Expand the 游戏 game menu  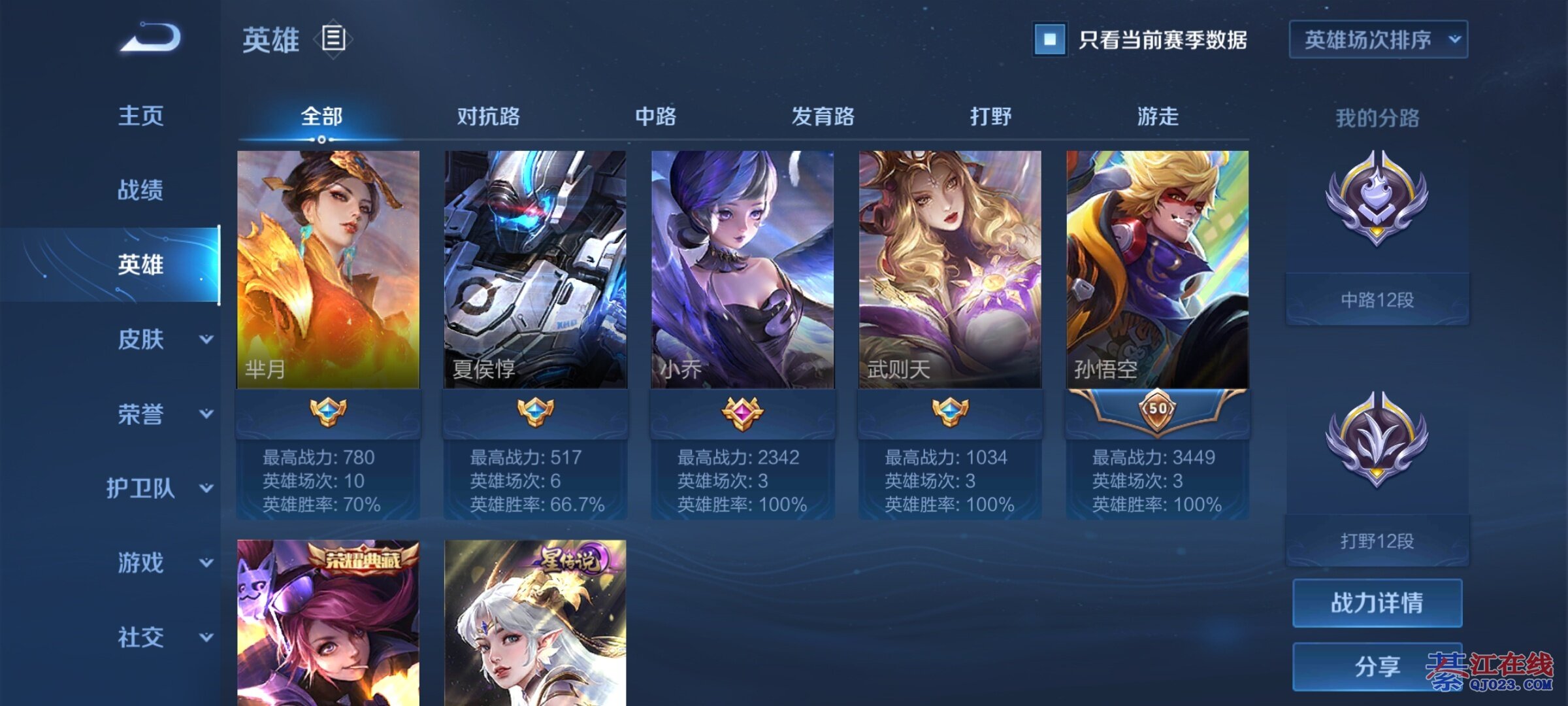point(160,563)
